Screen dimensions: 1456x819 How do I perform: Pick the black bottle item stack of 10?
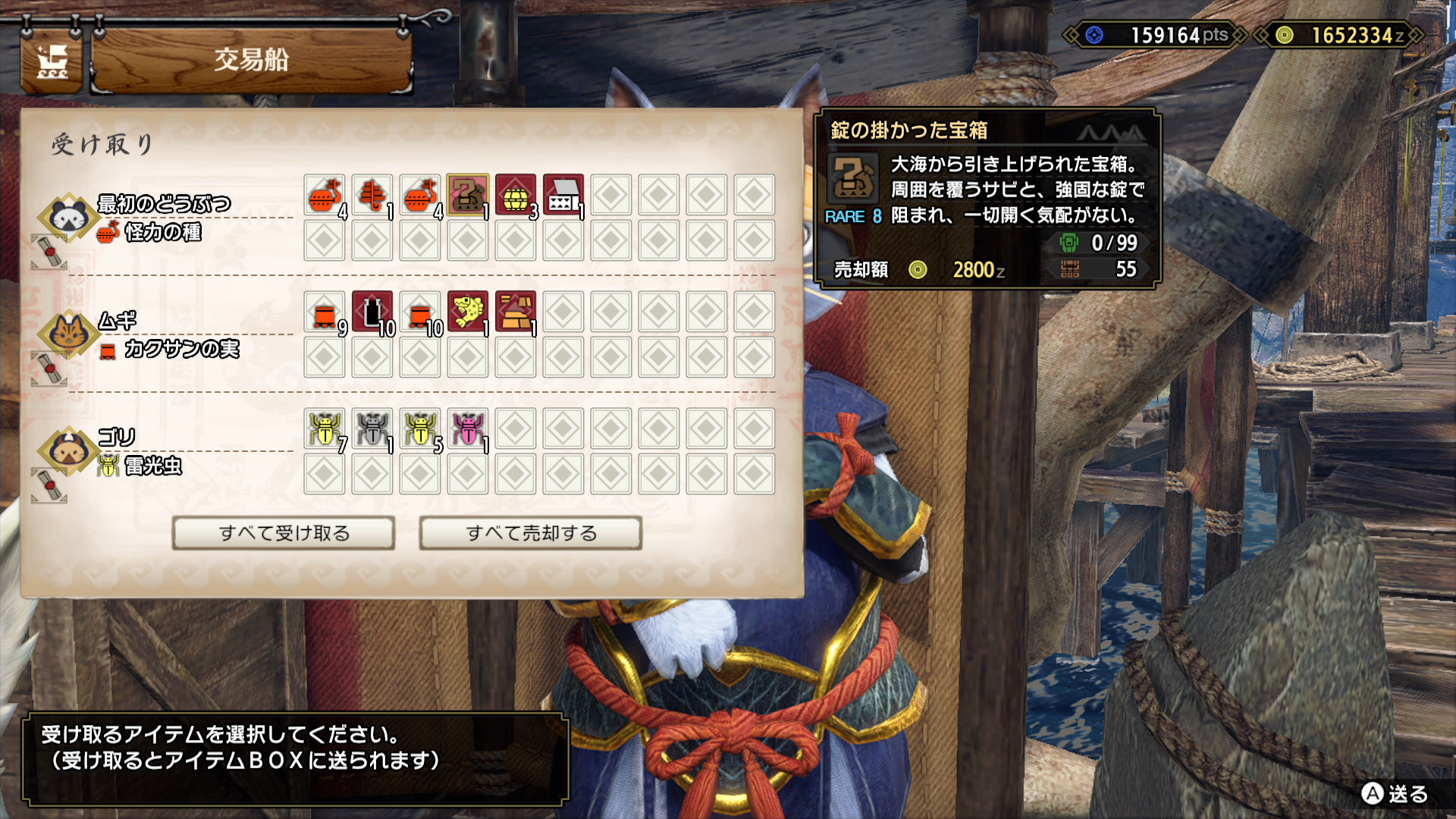tap(372, 312)
